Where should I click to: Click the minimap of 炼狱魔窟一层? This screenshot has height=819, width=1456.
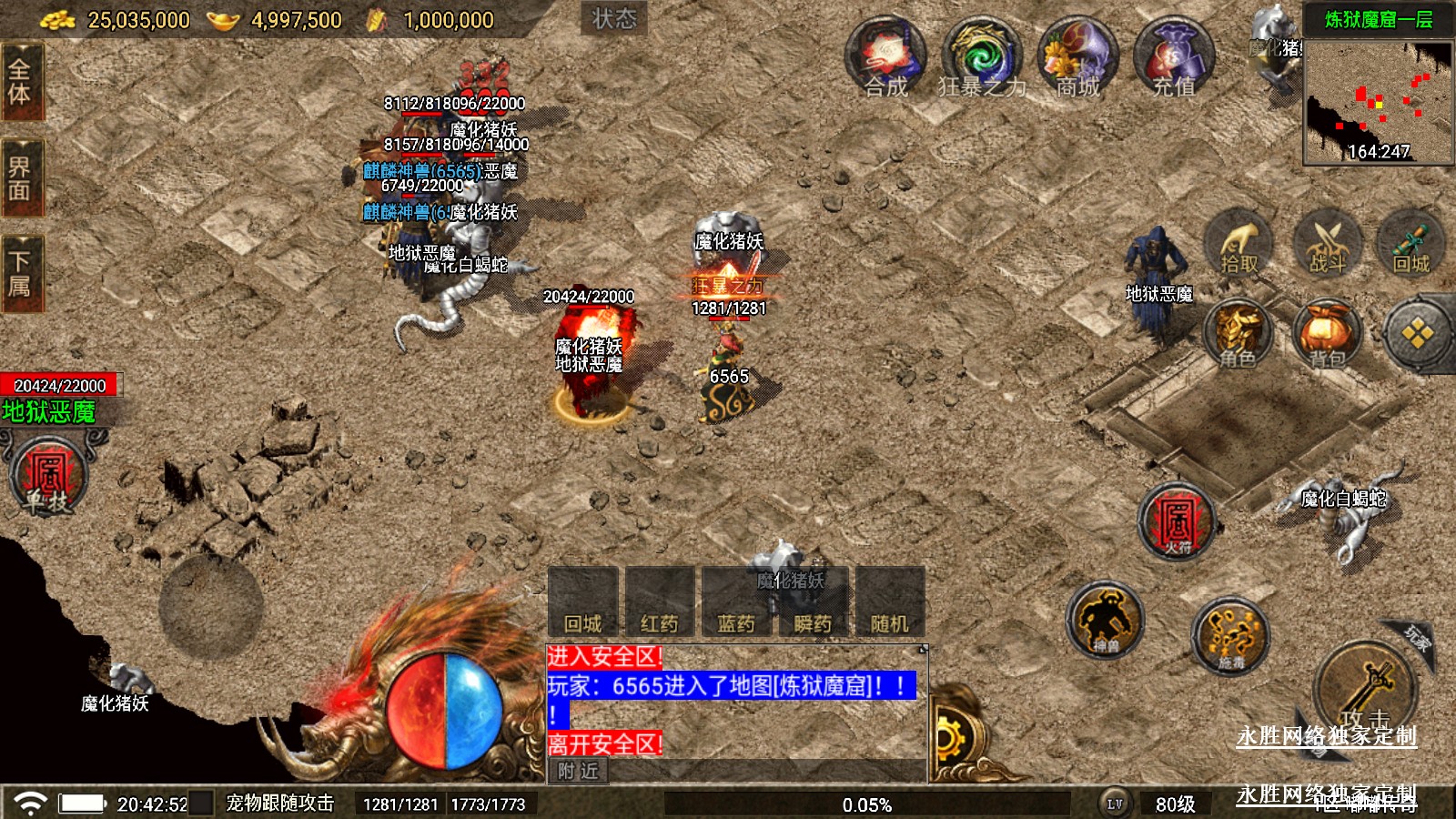pyautogui.click(x=1378, y=100)
